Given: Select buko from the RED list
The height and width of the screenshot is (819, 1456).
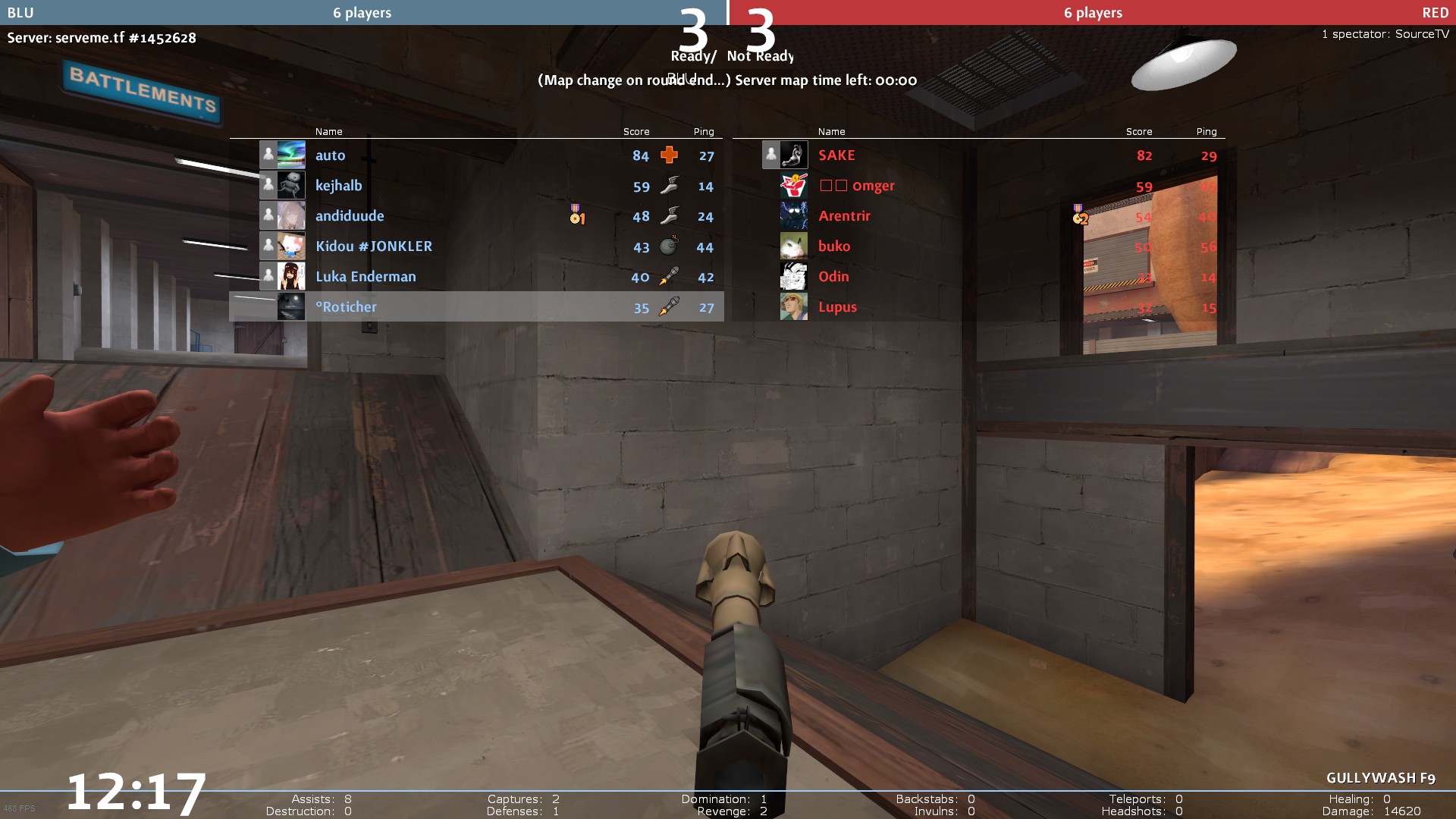Looking at the screenshot, I should click(x=834, y=246).
